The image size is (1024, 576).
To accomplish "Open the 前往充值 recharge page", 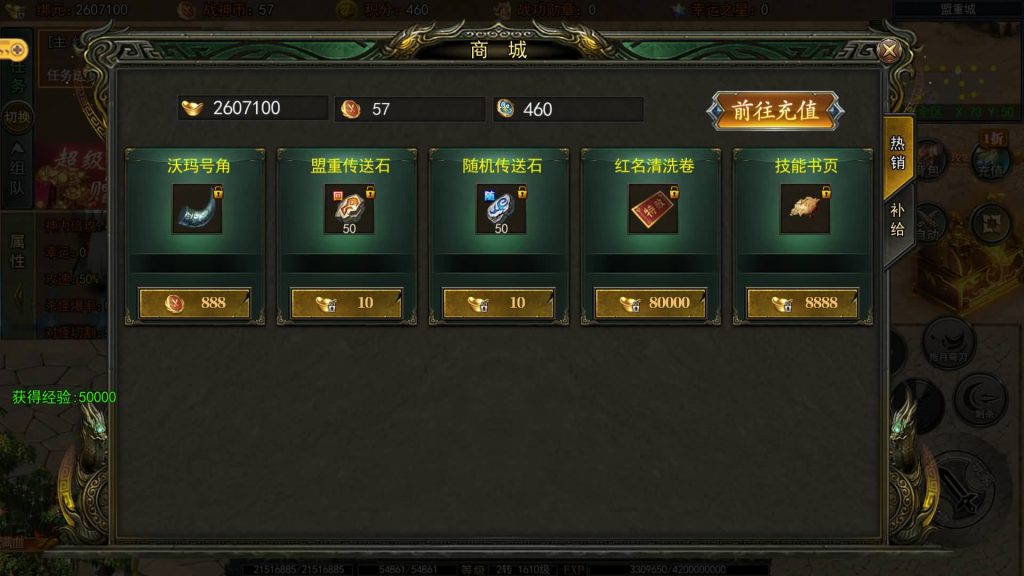I will point(776,110).
